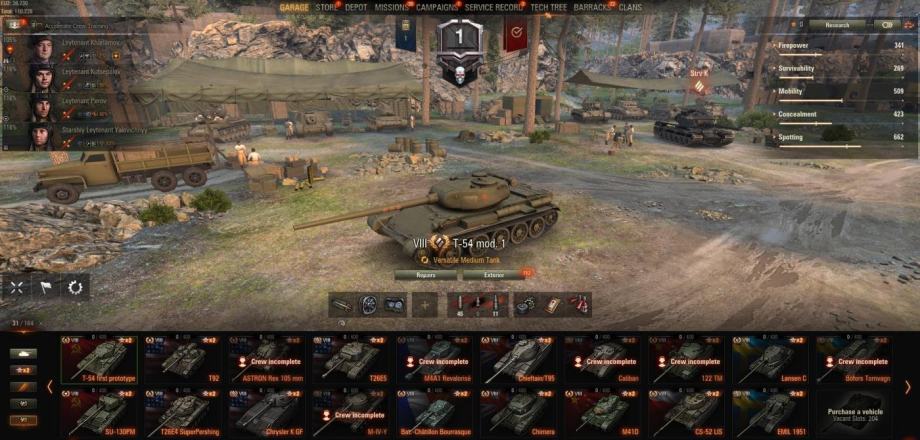The height and width of the screenshot is (440, 920).
Task: Choose the SU-130PM in the carousel
Action: (x=100, y=410)
